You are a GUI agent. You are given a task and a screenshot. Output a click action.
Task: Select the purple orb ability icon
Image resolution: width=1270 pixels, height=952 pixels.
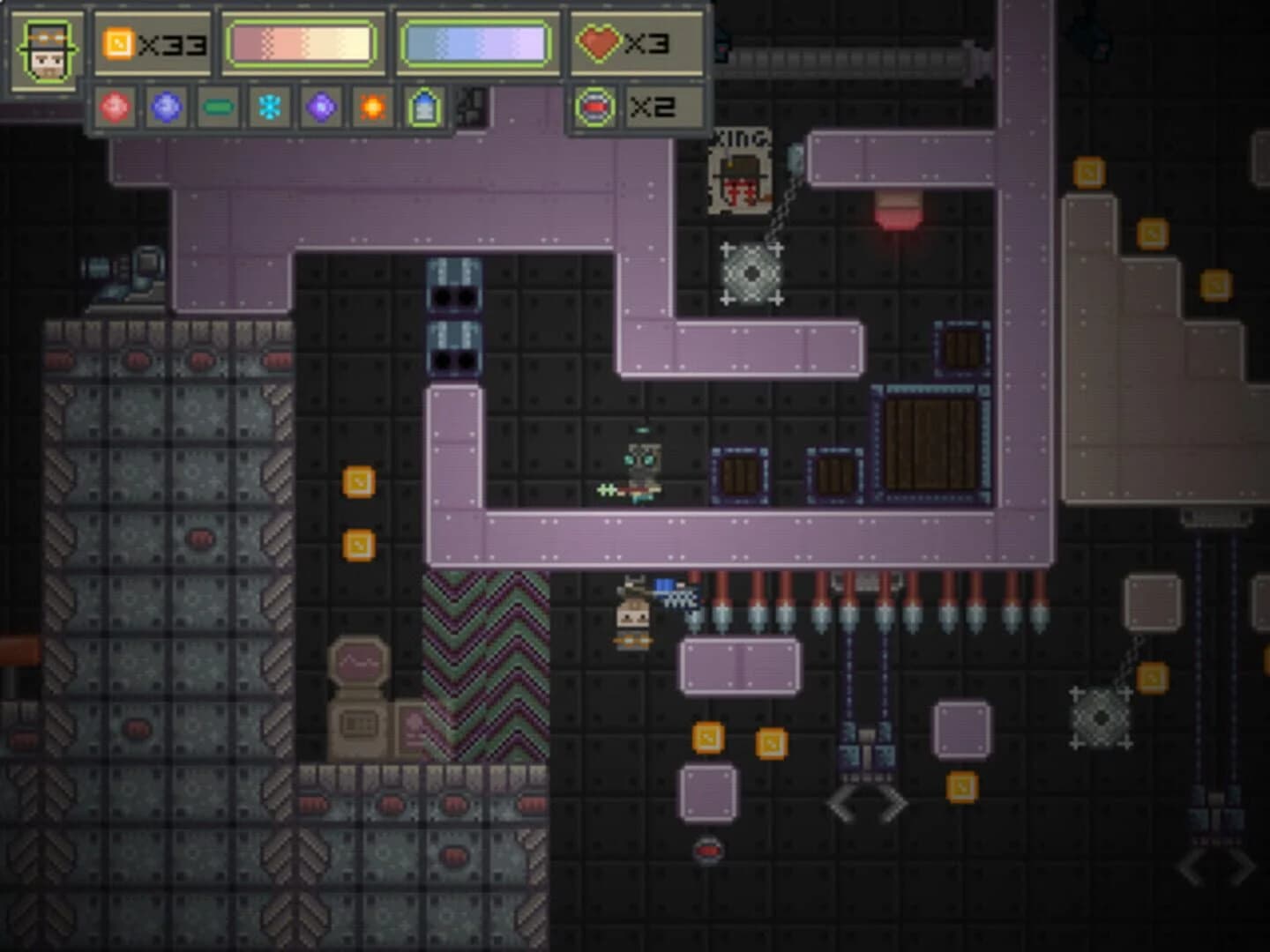[322, 108]
